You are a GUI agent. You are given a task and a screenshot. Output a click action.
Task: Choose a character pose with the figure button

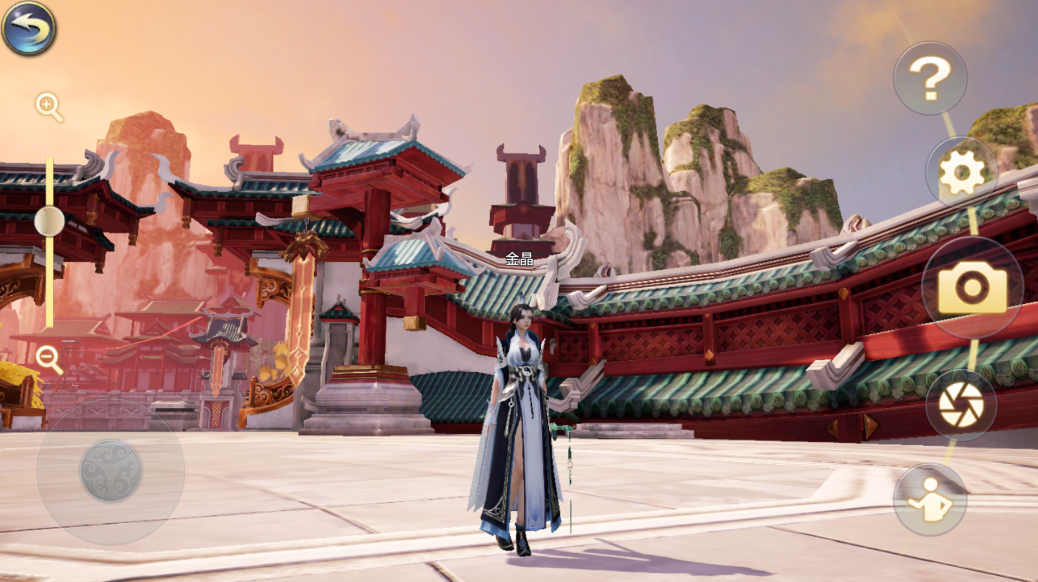point(929,499)
